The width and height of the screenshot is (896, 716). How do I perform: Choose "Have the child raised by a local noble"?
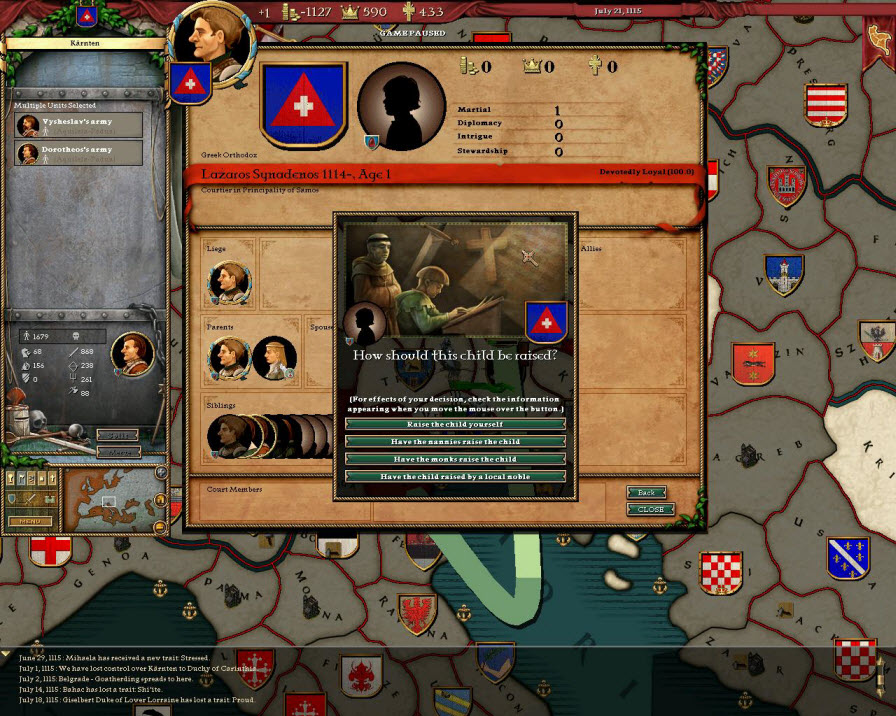tap(455, 477)
